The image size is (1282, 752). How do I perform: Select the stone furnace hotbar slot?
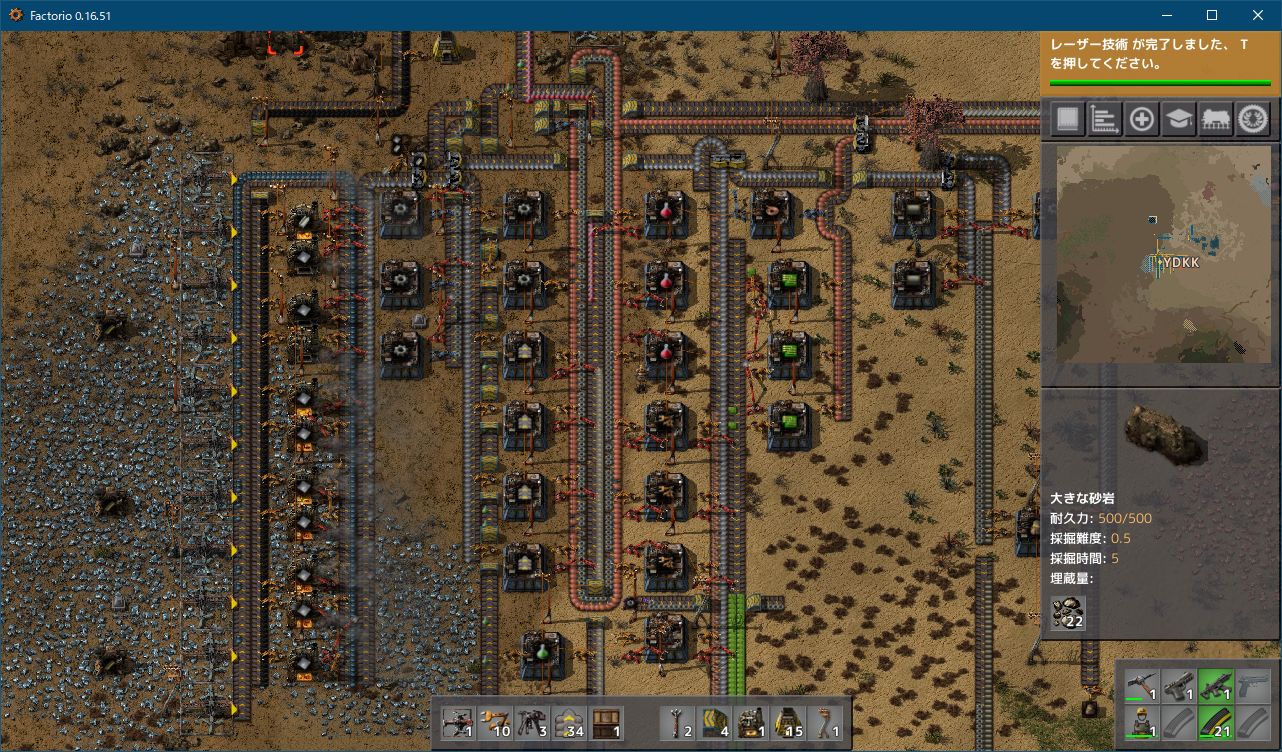click(752, 723)
